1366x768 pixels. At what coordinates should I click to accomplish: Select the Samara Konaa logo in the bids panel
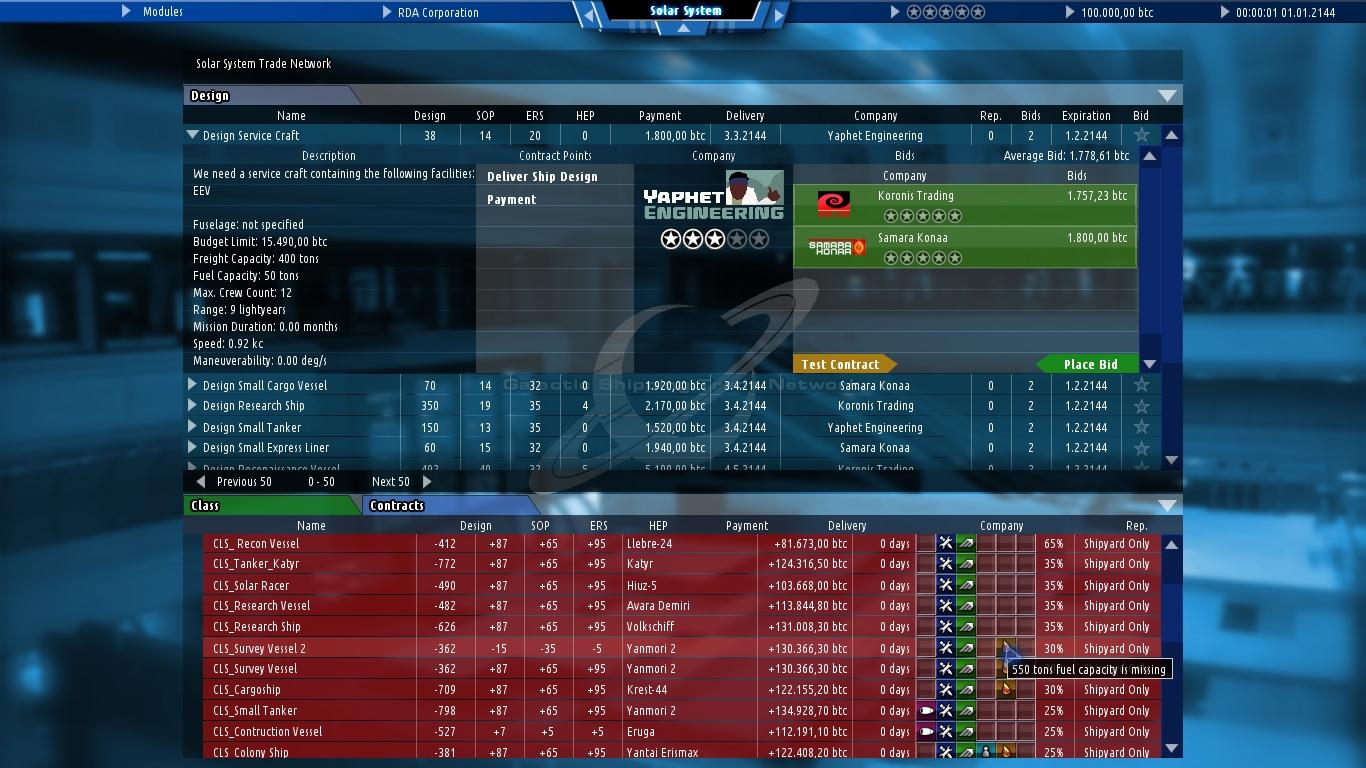835,246
